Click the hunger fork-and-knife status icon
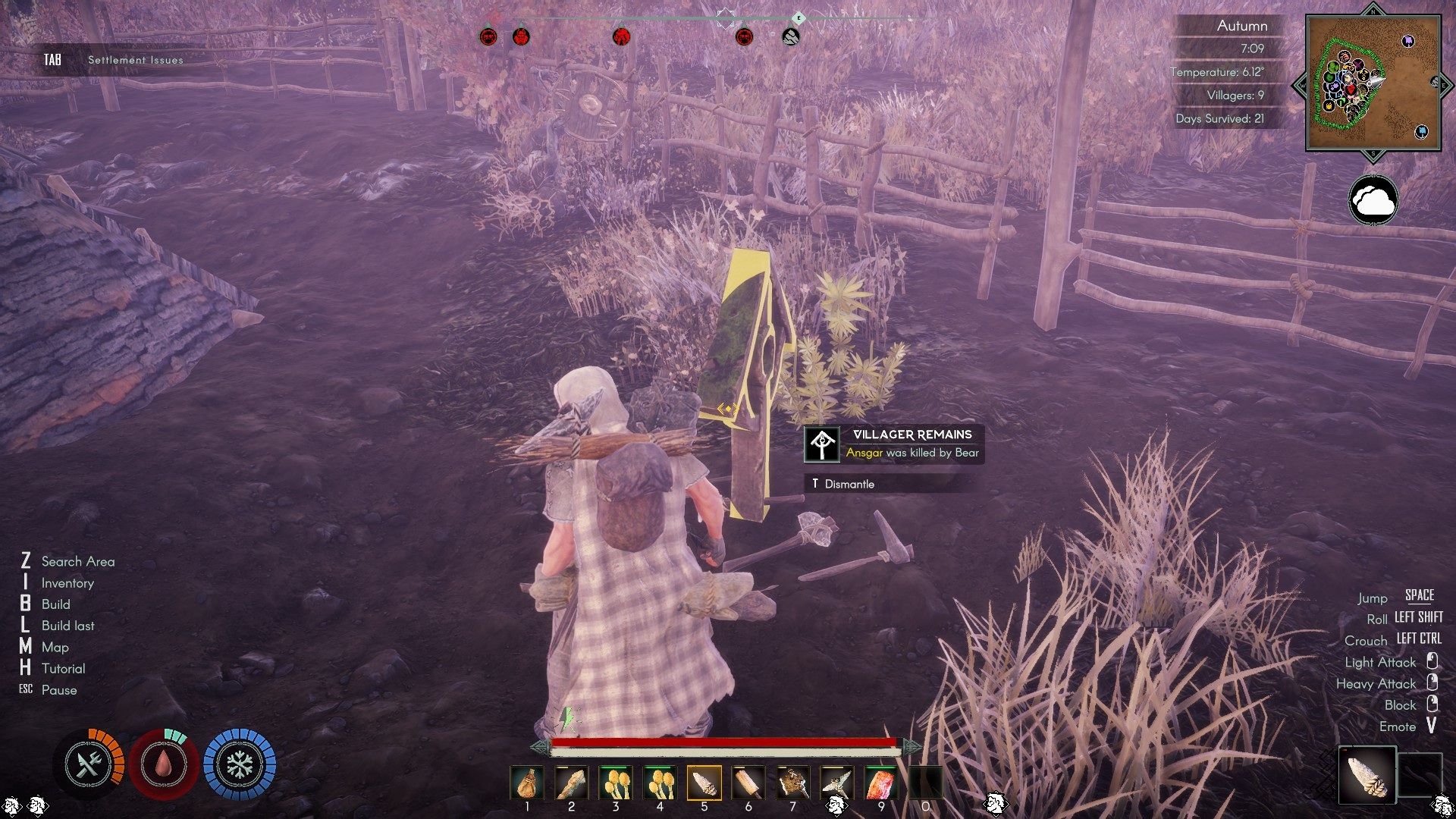 tap(89, 764)
